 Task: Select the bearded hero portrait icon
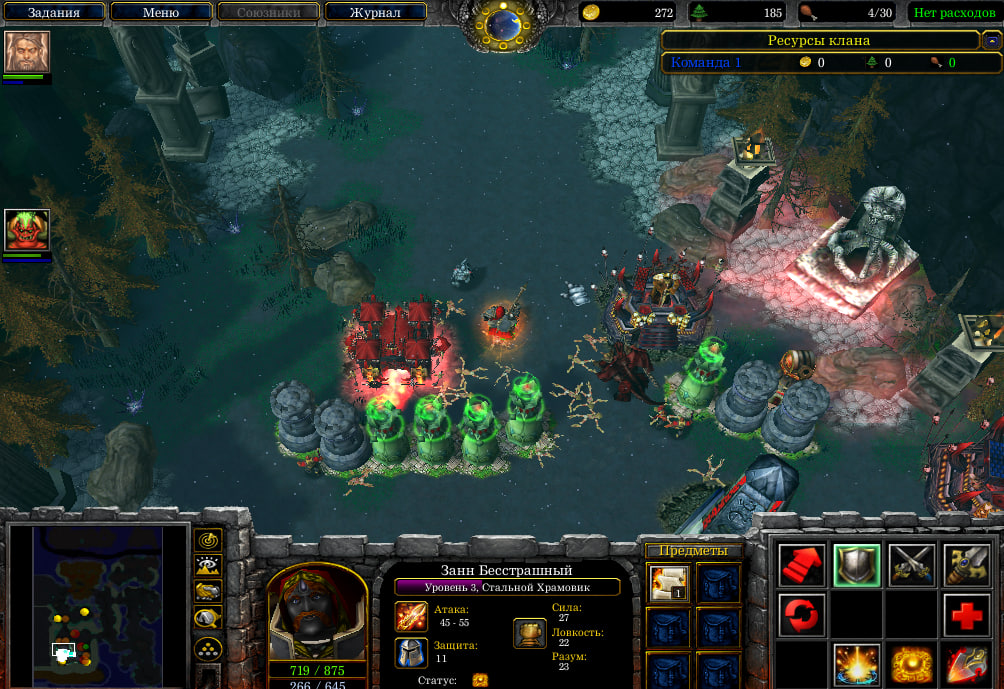(27, 52)
